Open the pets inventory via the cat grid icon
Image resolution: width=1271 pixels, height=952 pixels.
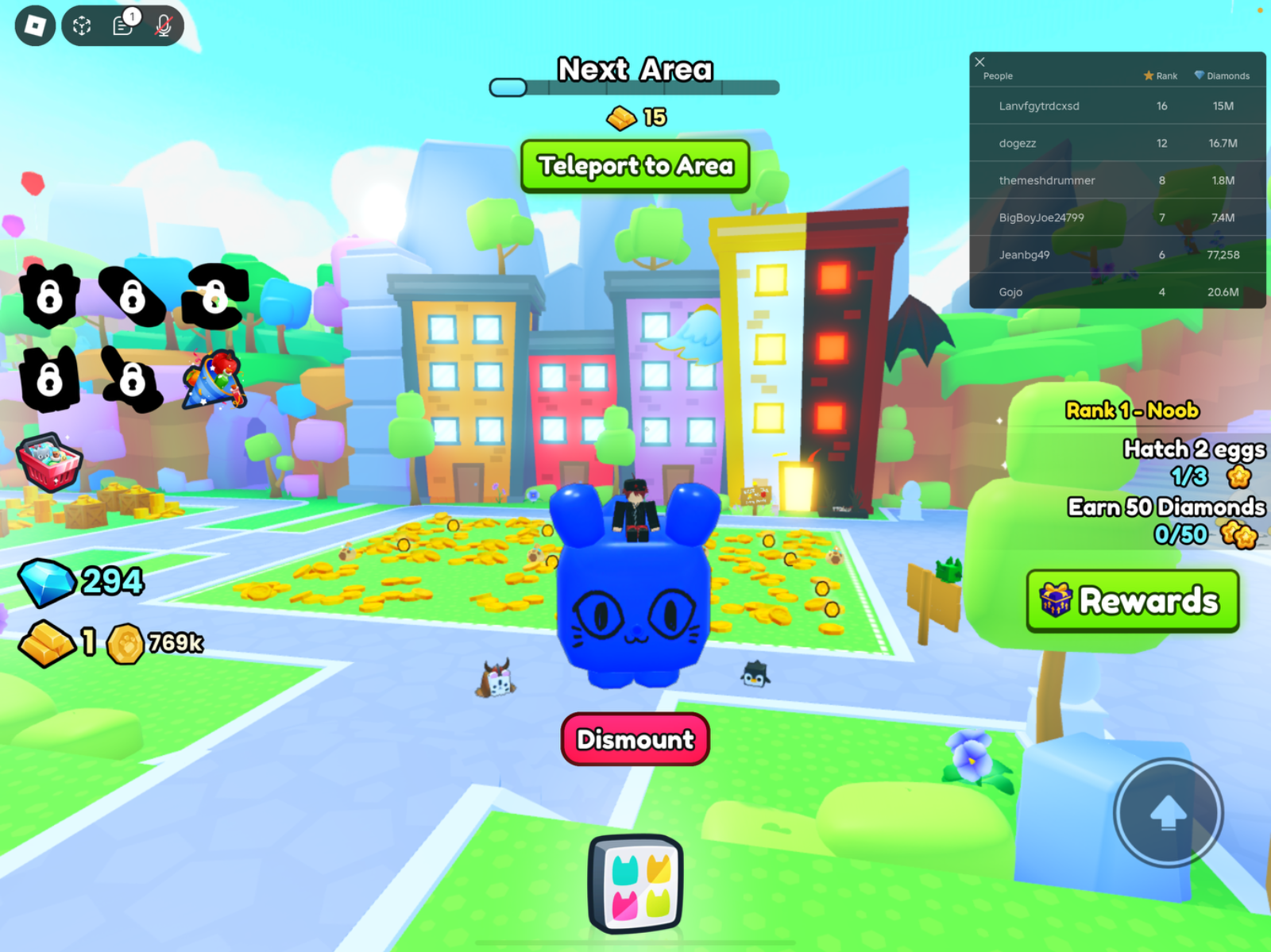coord(635,884)
